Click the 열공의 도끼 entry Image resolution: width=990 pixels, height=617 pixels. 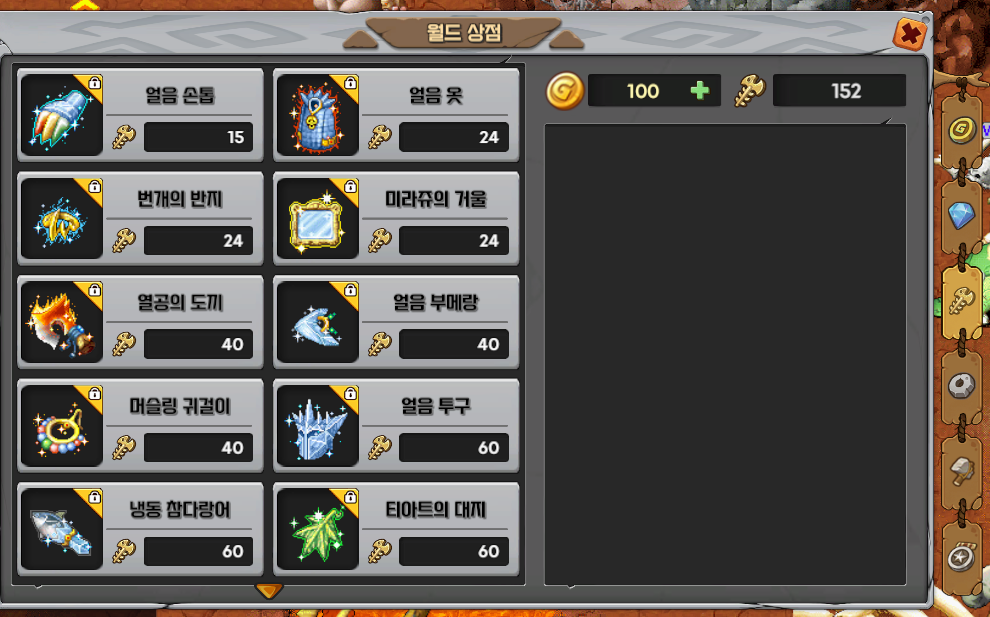[140, 322]
